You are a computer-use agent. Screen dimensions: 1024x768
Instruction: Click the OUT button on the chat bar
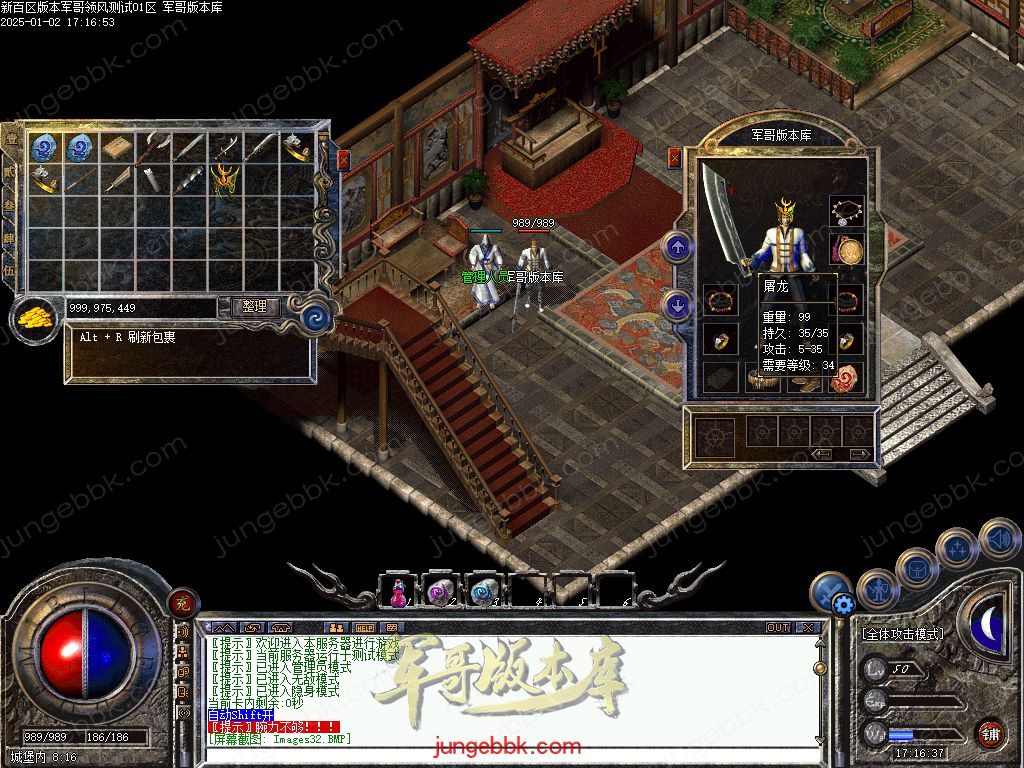point(778,628)
